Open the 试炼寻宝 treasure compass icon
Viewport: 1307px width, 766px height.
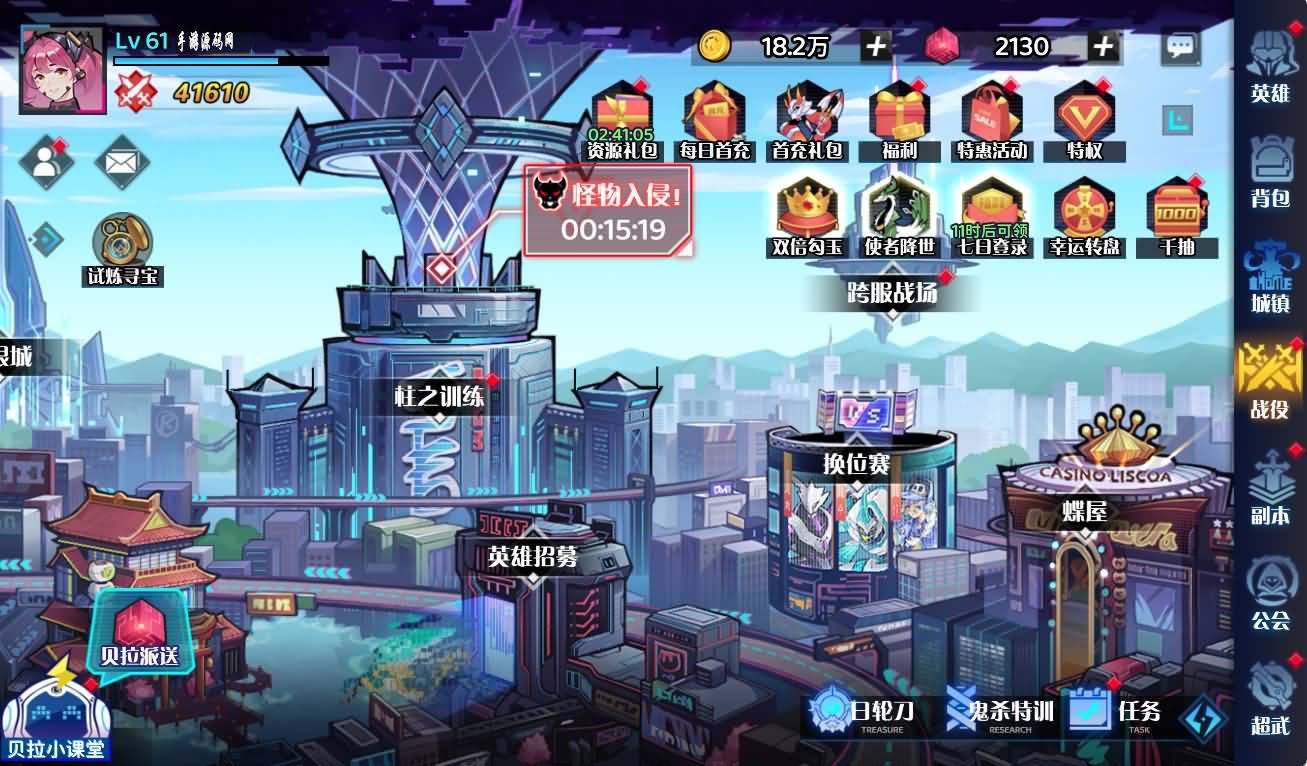click(120, 240)
